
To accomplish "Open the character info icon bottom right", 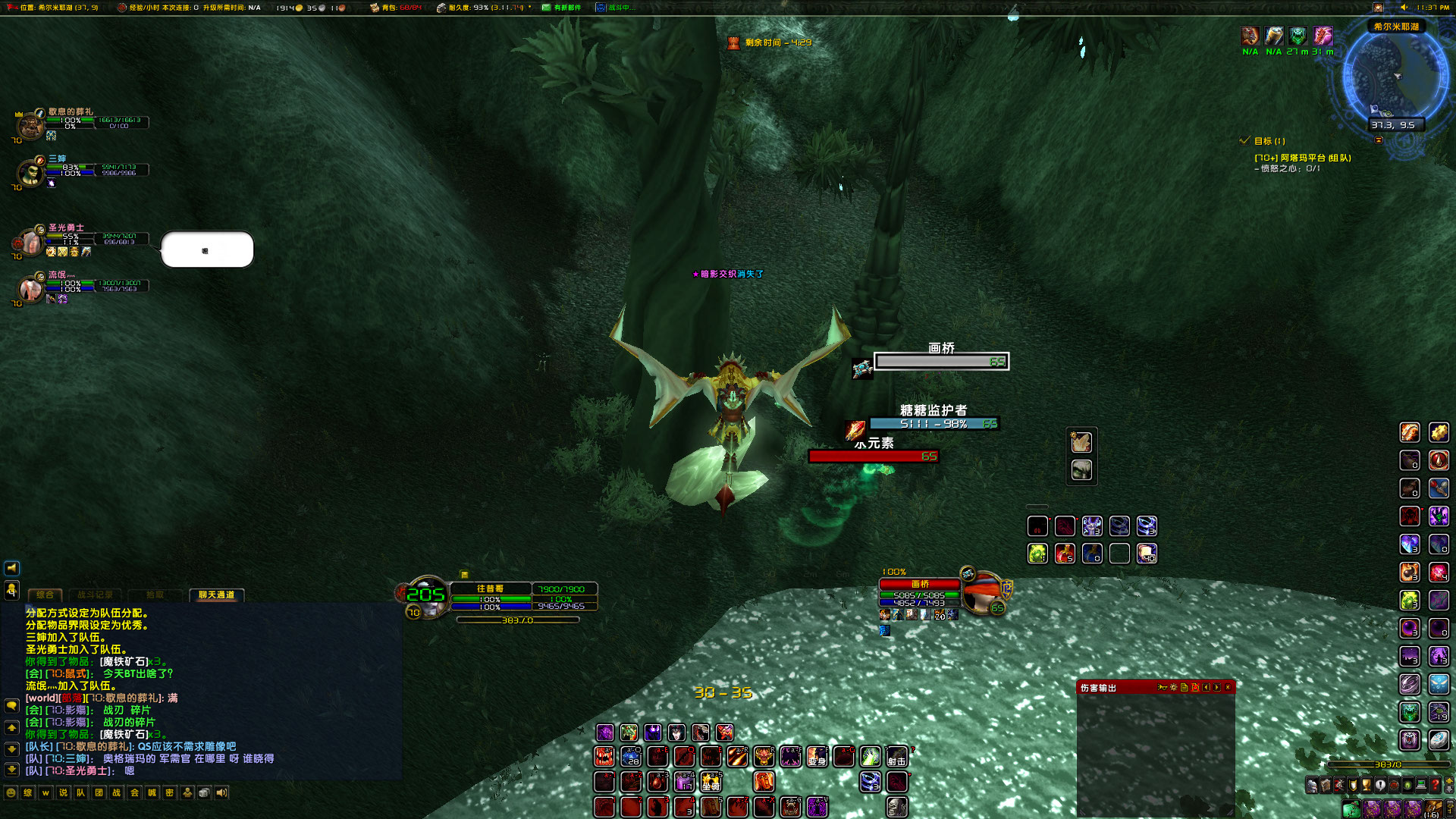I will [x=1312, y=785].
